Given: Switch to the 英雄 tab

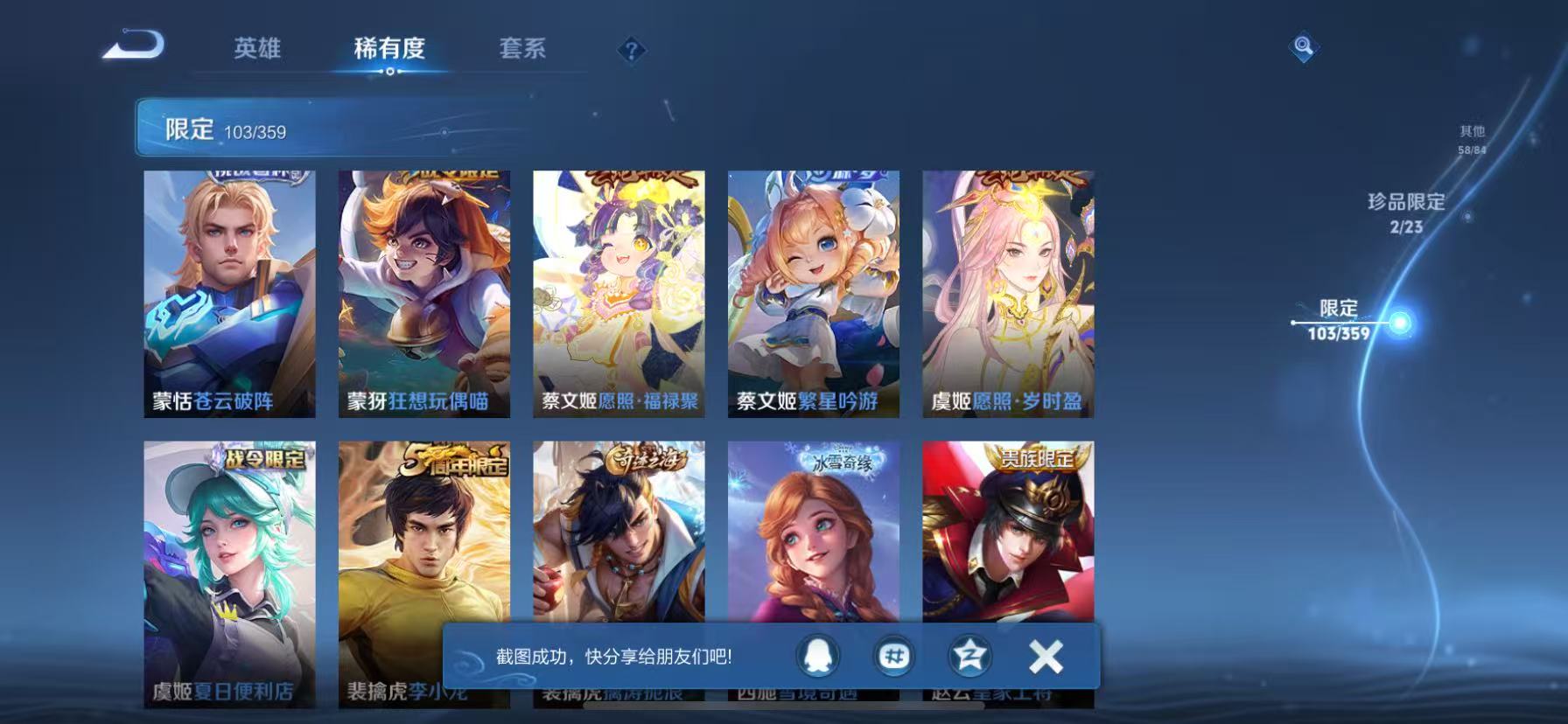Looking at the screenshot, I should coord(257,50).
